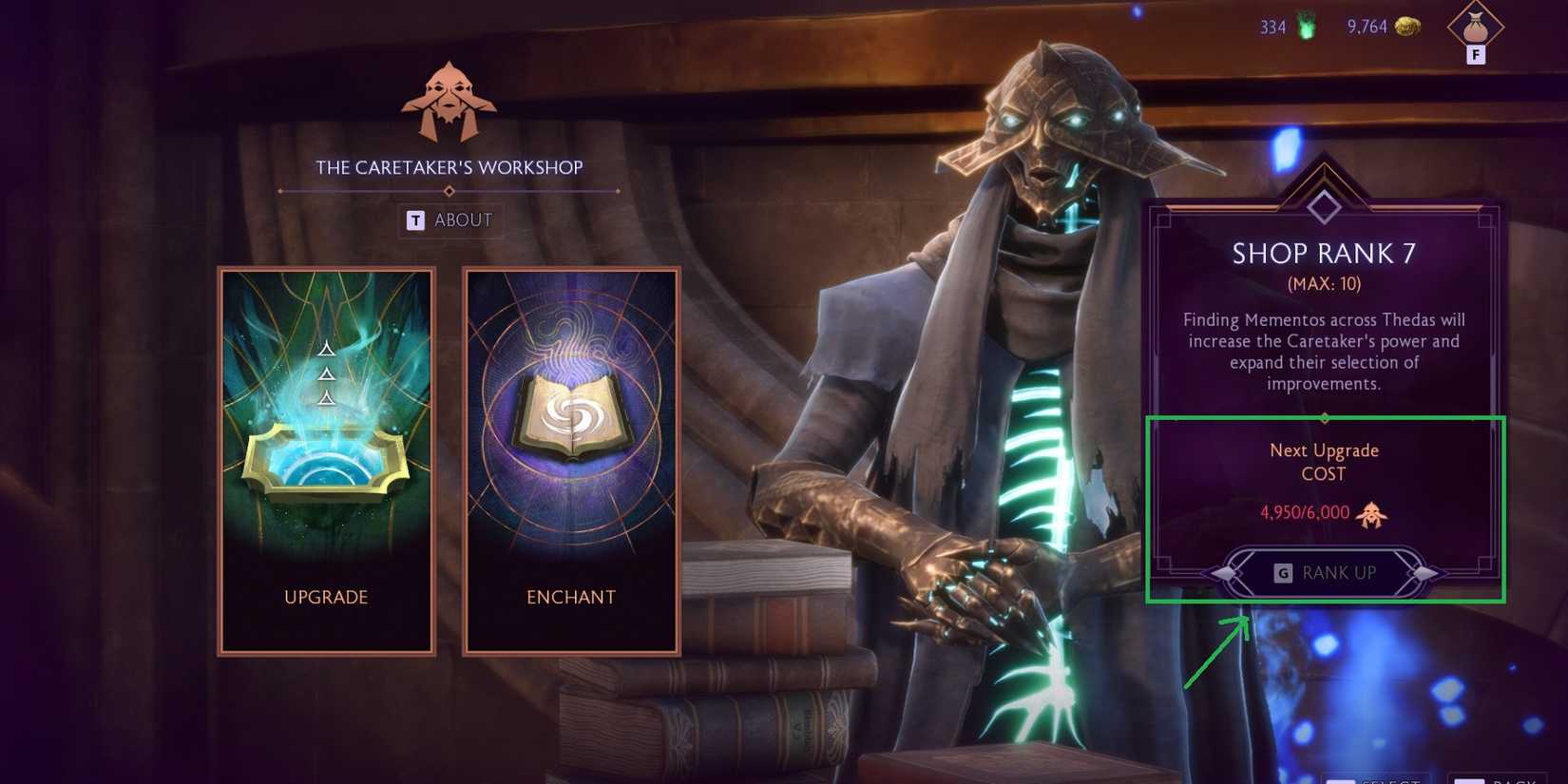Click the F key prompt under the sell bag

(x=1474, y=56)
